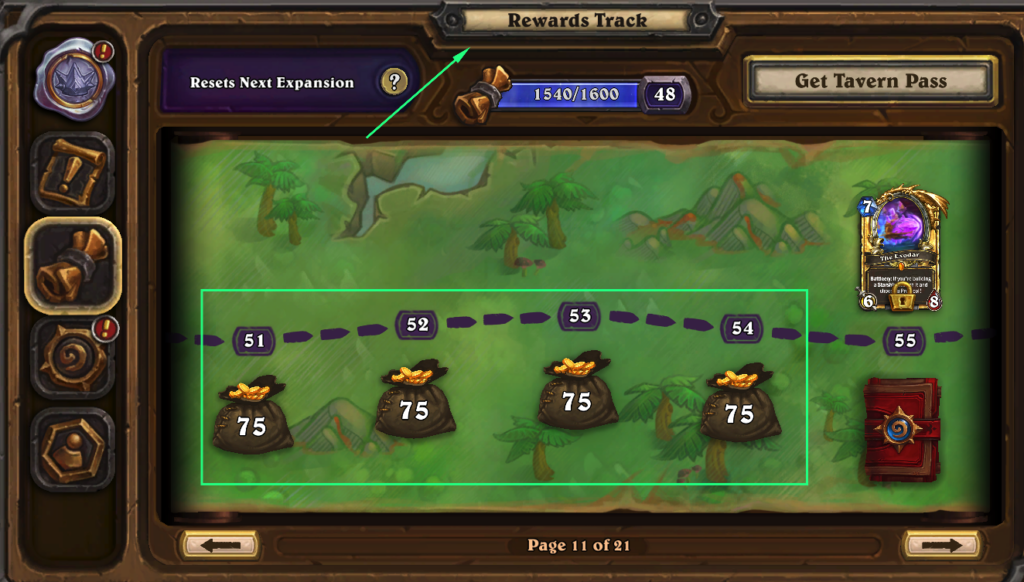The width and height of the screenshot is (1024, 582).
Task: Select the level 54 gold bag reward
Action: [x=739, y=403]
